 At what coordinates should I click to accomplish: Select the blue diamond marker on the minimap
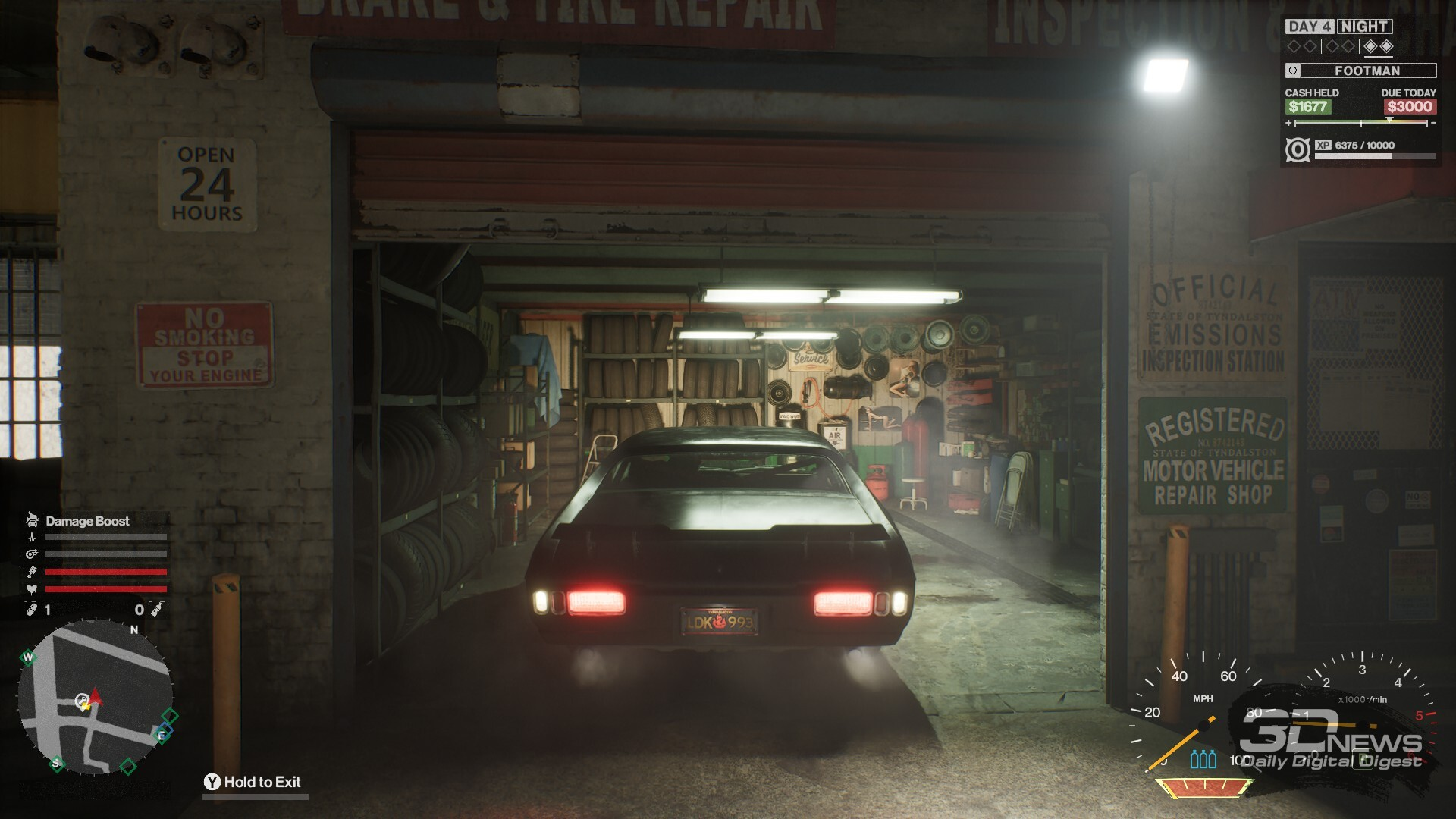tap(166, 730)
